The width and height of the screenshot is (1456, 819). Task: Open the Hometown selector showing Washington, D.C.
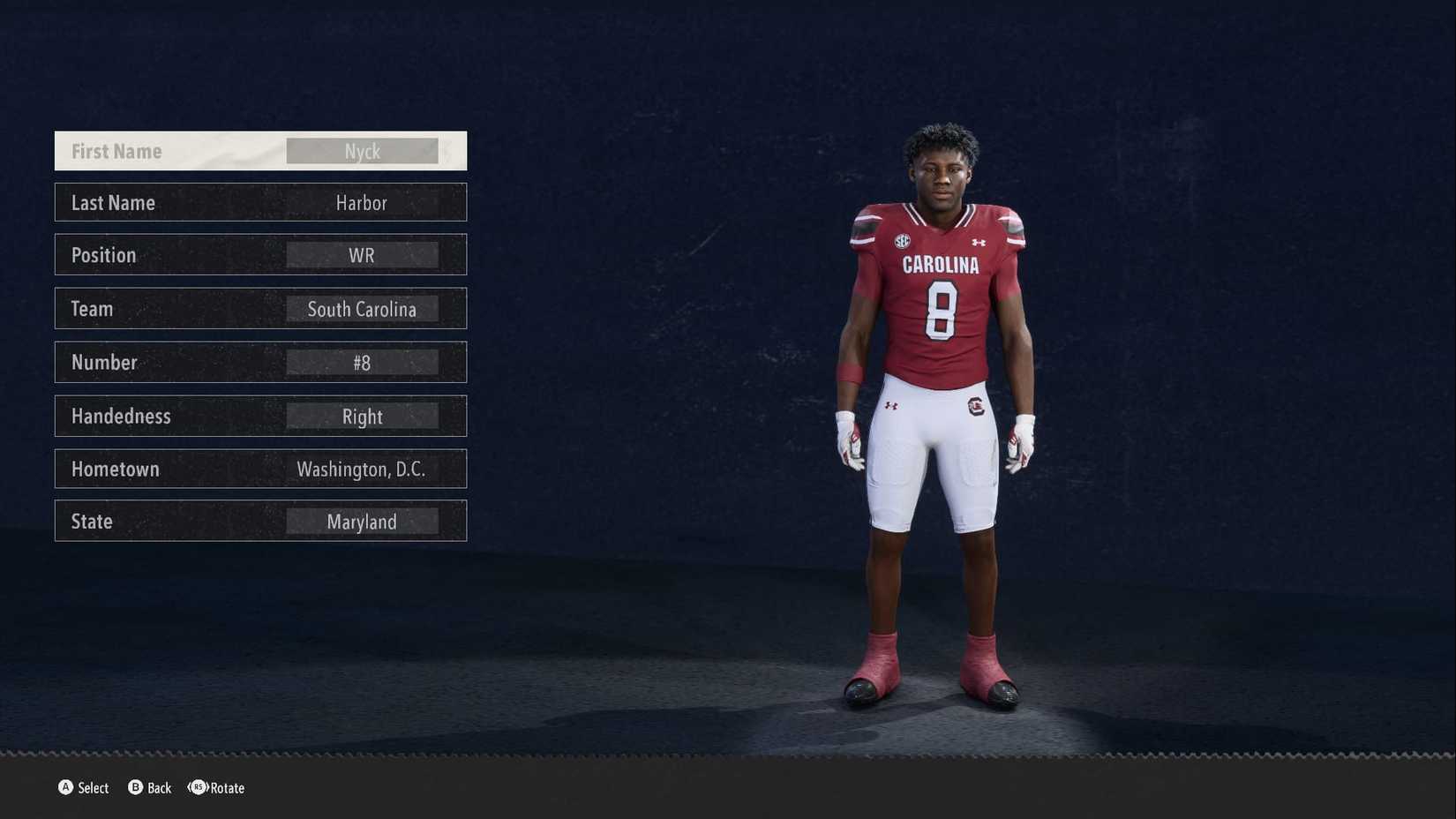pyautogui.click(x=362, y=469)
